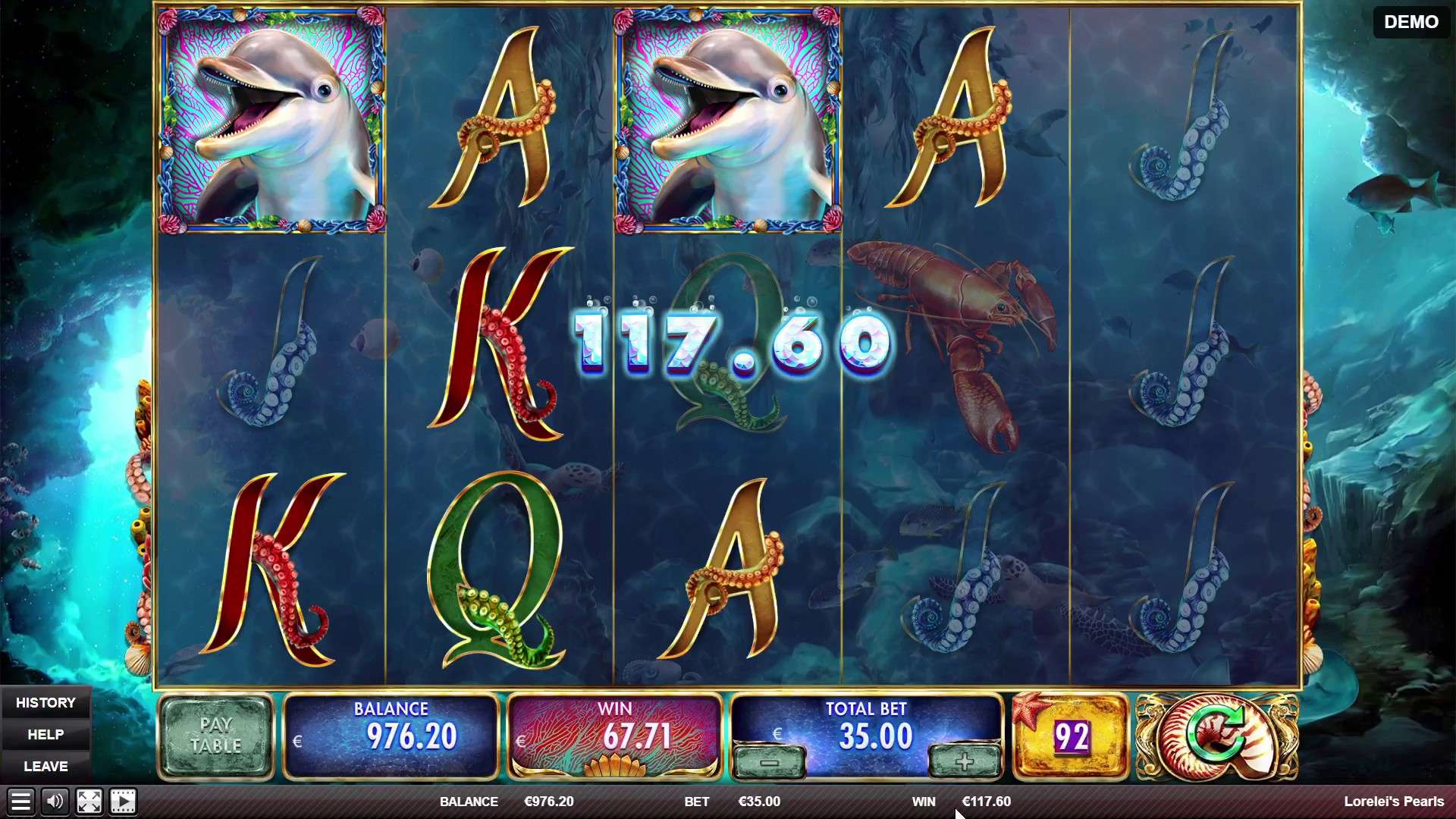Open the Pay Table
This screenshot has width=1456, height=819.
pyautogui.click(x=215, y=736)
